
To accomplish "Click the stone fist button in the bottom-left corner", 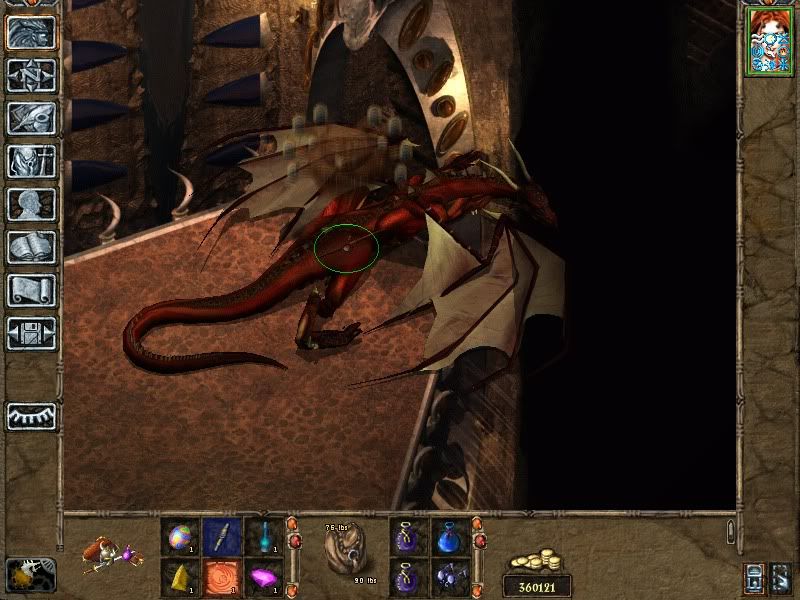I will pos(30,574).
